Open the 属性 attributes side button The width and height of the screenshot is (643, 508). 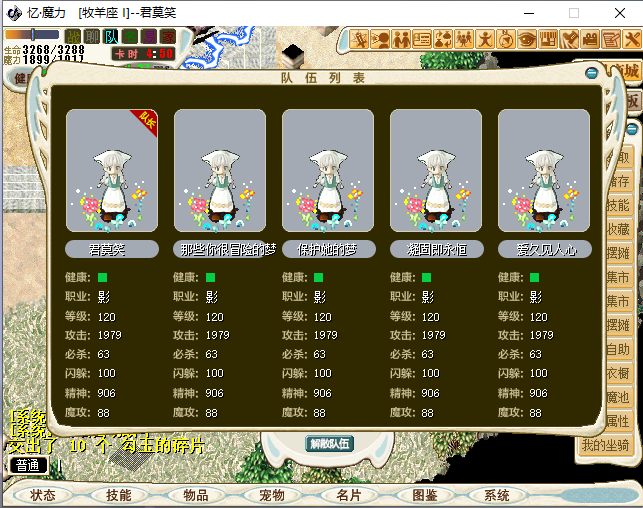[618, 421]
